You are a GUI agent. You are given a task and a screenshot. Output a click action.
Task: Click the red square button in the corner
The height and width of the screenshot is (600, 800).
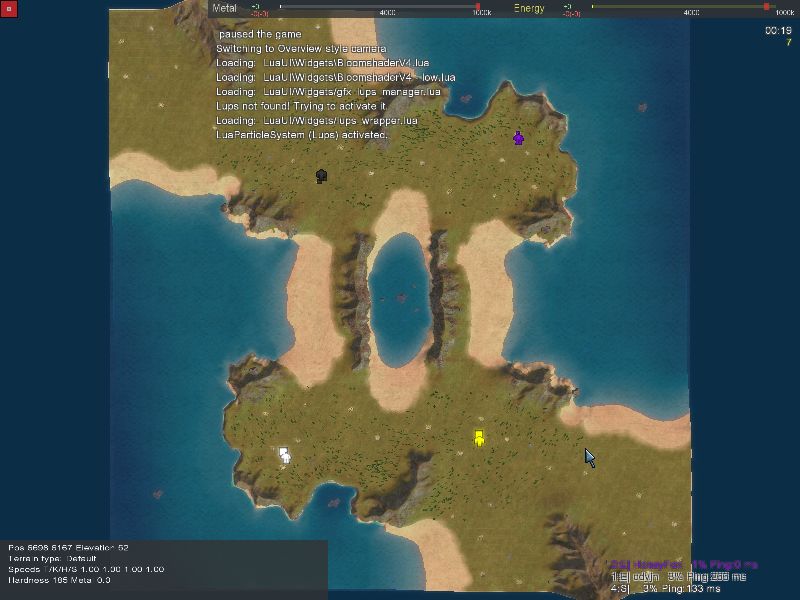[x=8, y=9]
